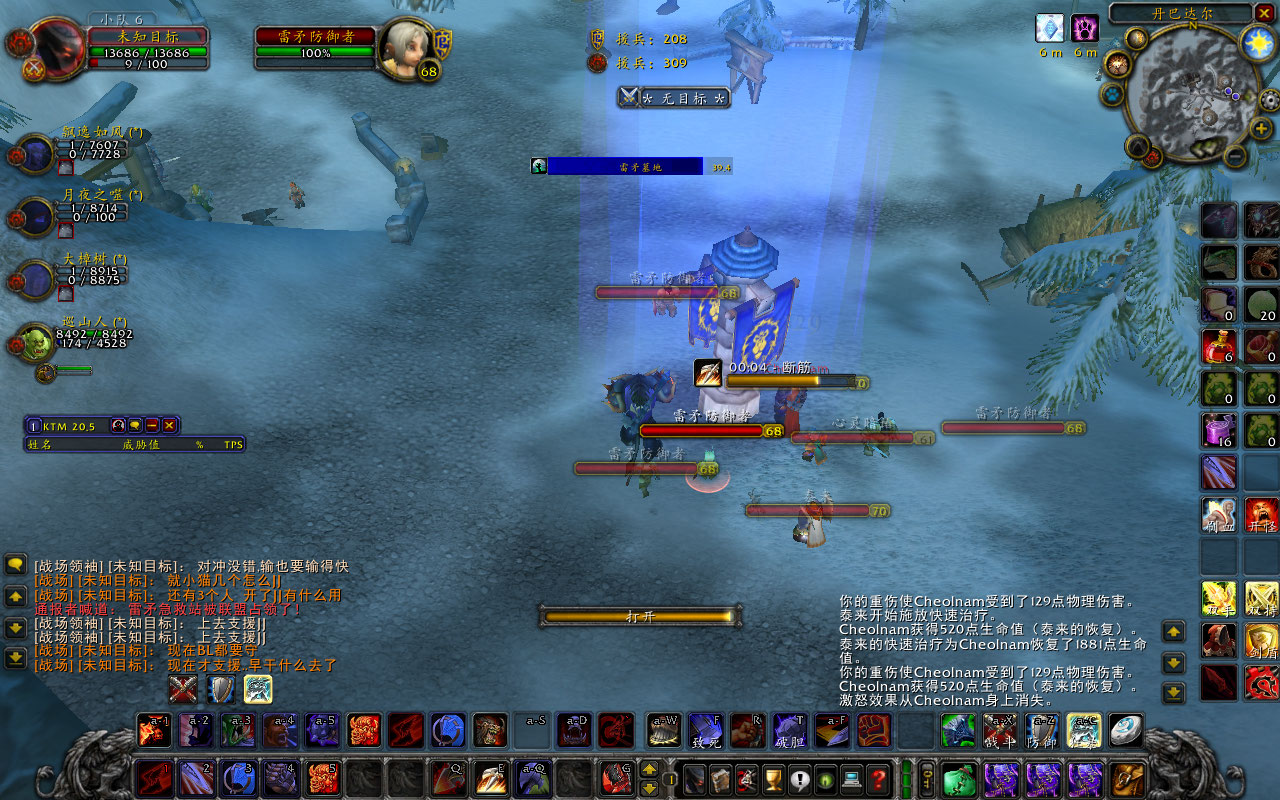Screen dimensions: 1280x800
Task: Minimize the KTM threat meter window
Action: pyautogui.click(x=152, y=425)
